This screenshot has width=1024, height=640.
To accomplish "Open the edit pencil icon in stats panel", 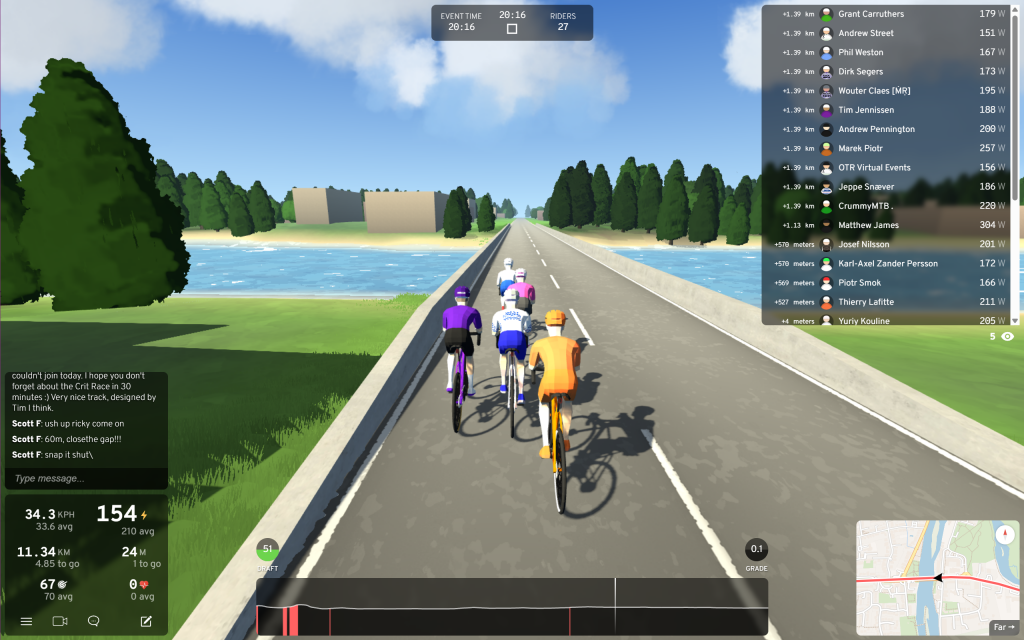I will [146, 621].
